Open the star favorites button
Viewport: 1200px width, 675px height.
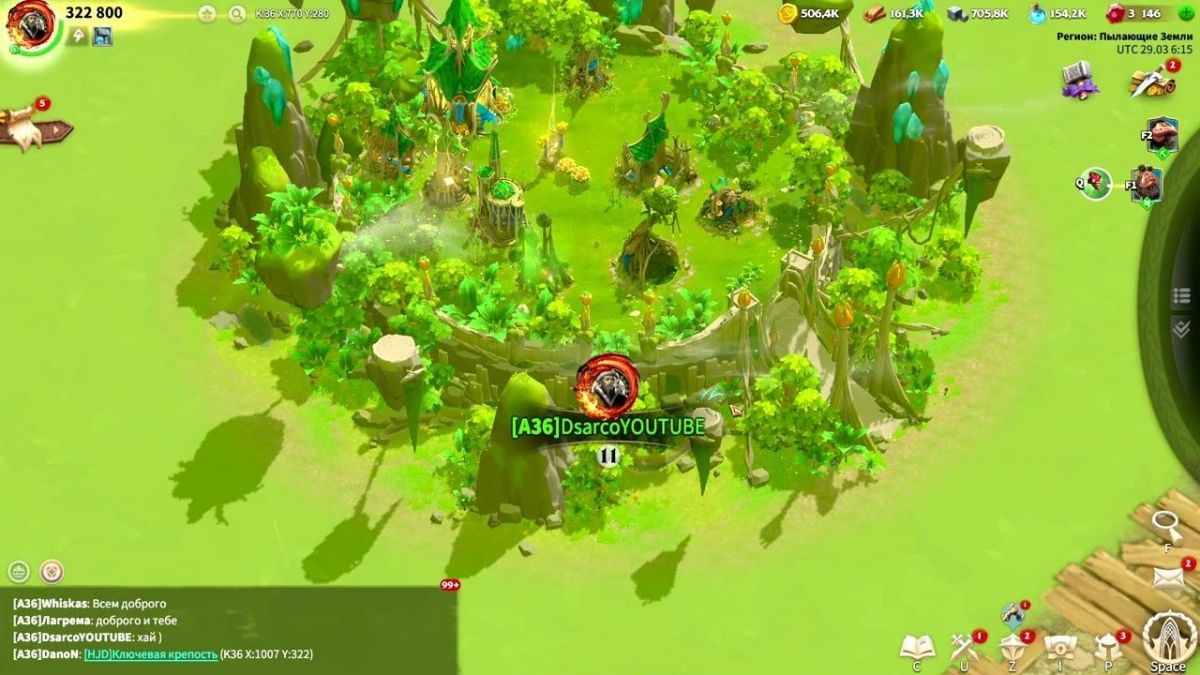pyautogui.click(x=207, y=14)
